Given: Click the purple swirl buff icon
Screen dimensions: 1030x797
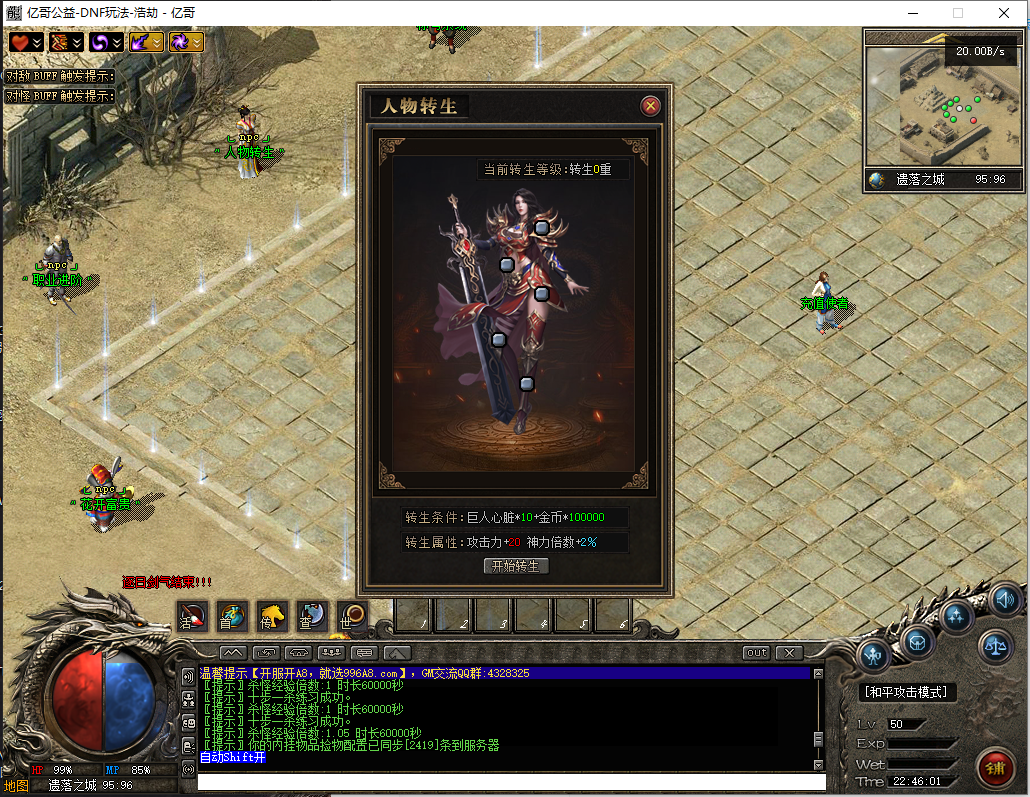Looking at the screenshot, I should pyautogui.click(x=100, y=42).
